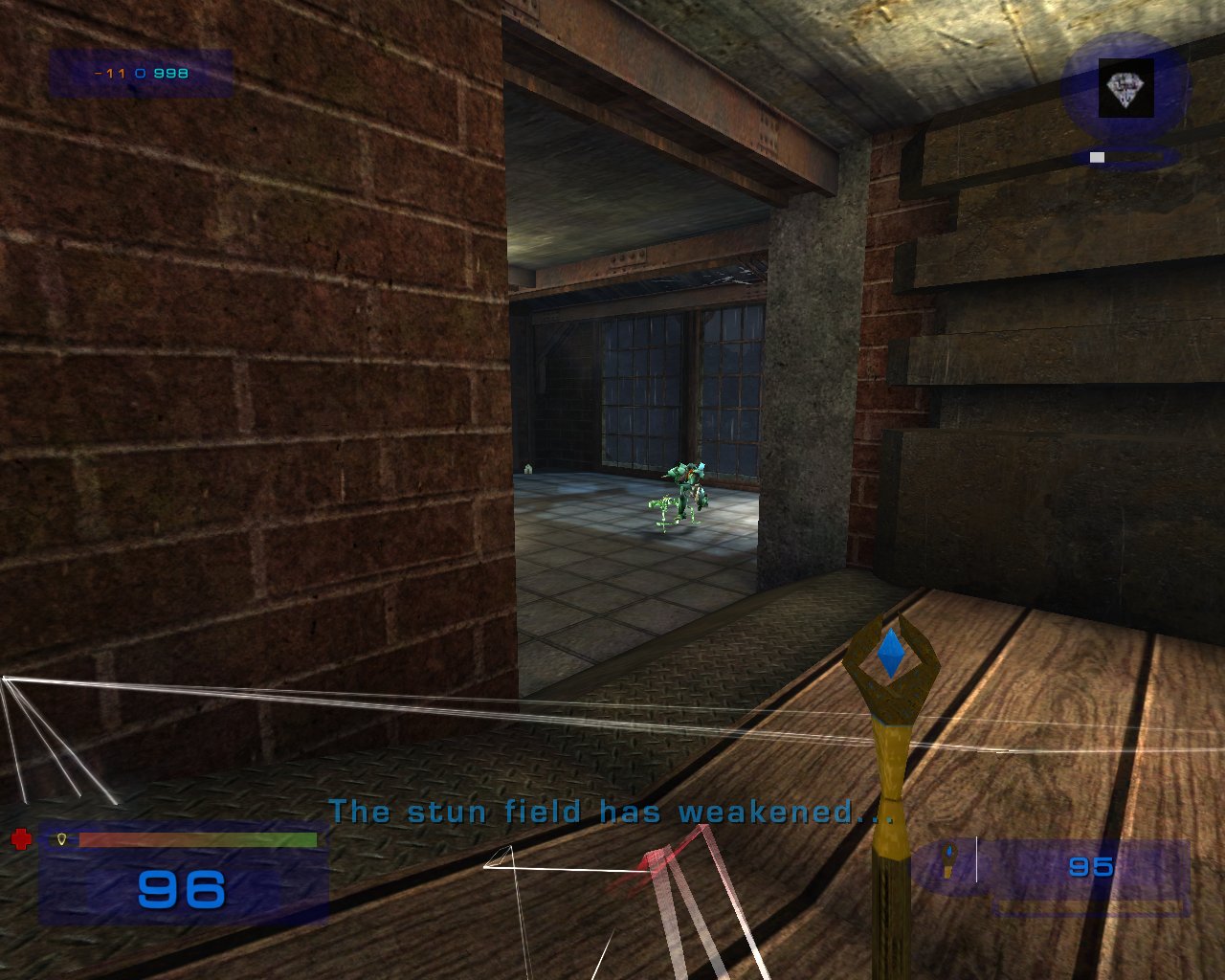Select the white marker below the artifact gem
Screen dimensions: 1225x980
click(x=1097, y=156)
